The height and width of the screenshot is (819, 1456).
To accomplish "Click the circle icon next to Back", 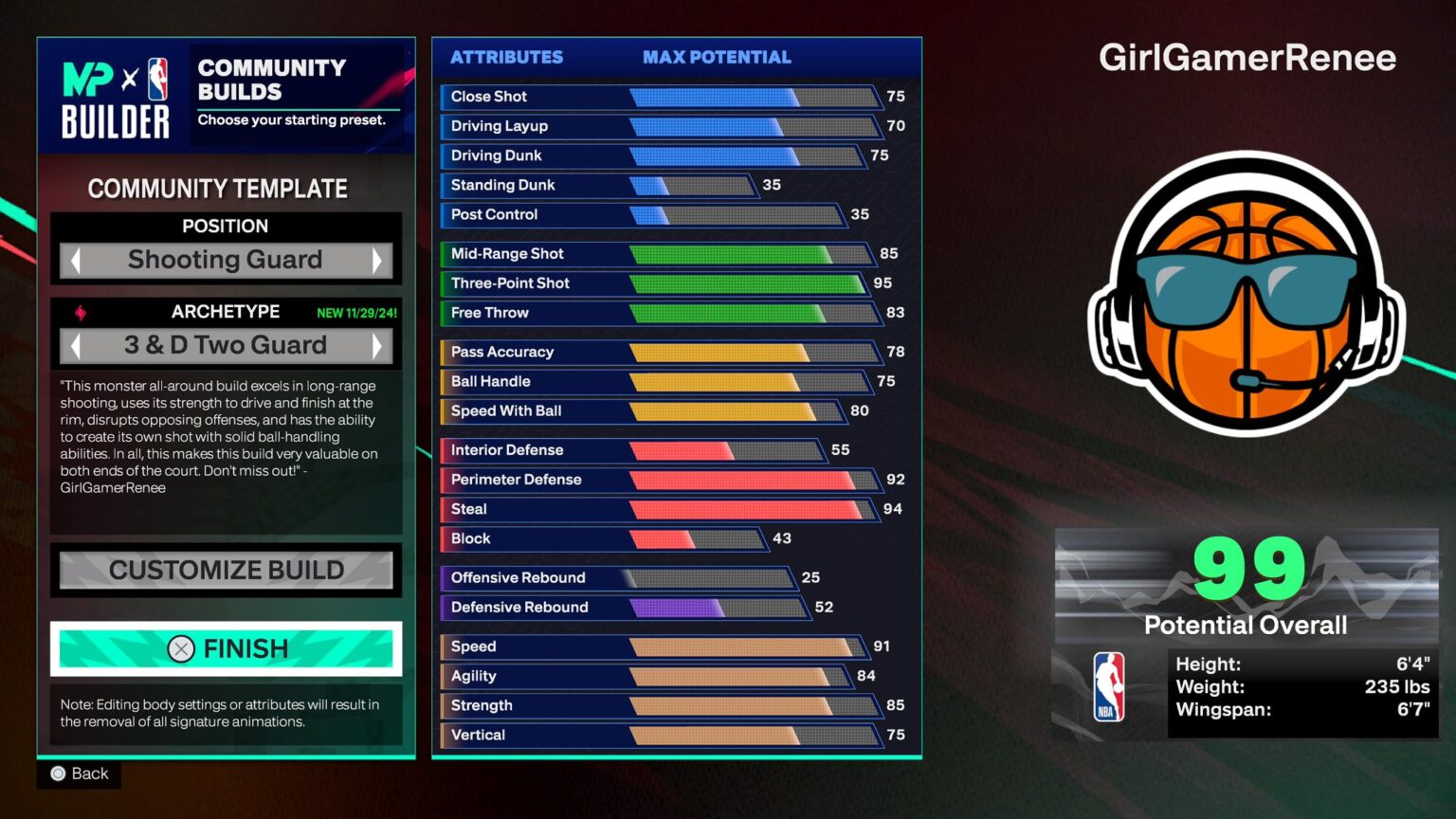I will tap(58, 773).
